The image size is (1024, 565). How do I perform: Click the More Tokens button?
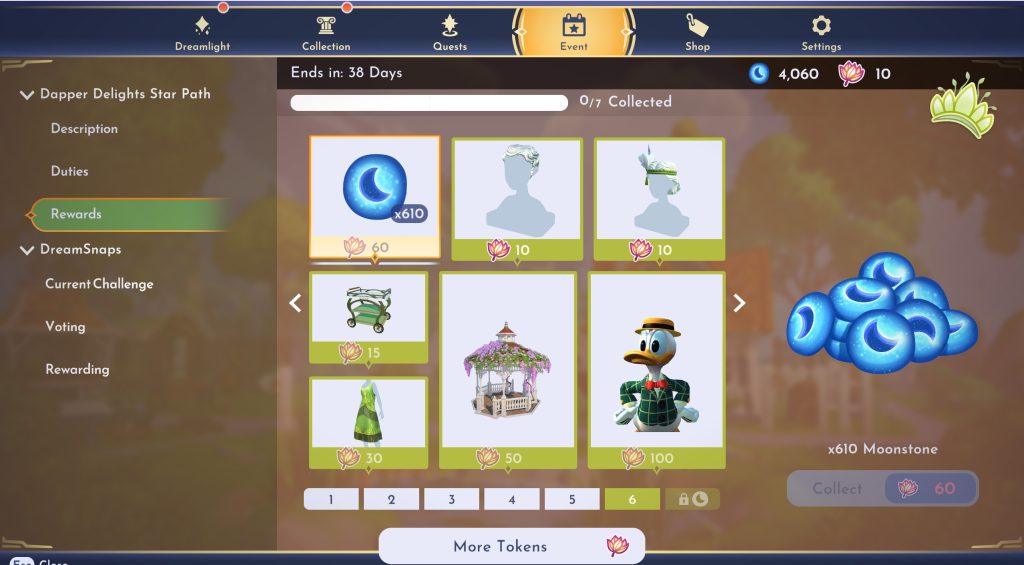point(511,546)
